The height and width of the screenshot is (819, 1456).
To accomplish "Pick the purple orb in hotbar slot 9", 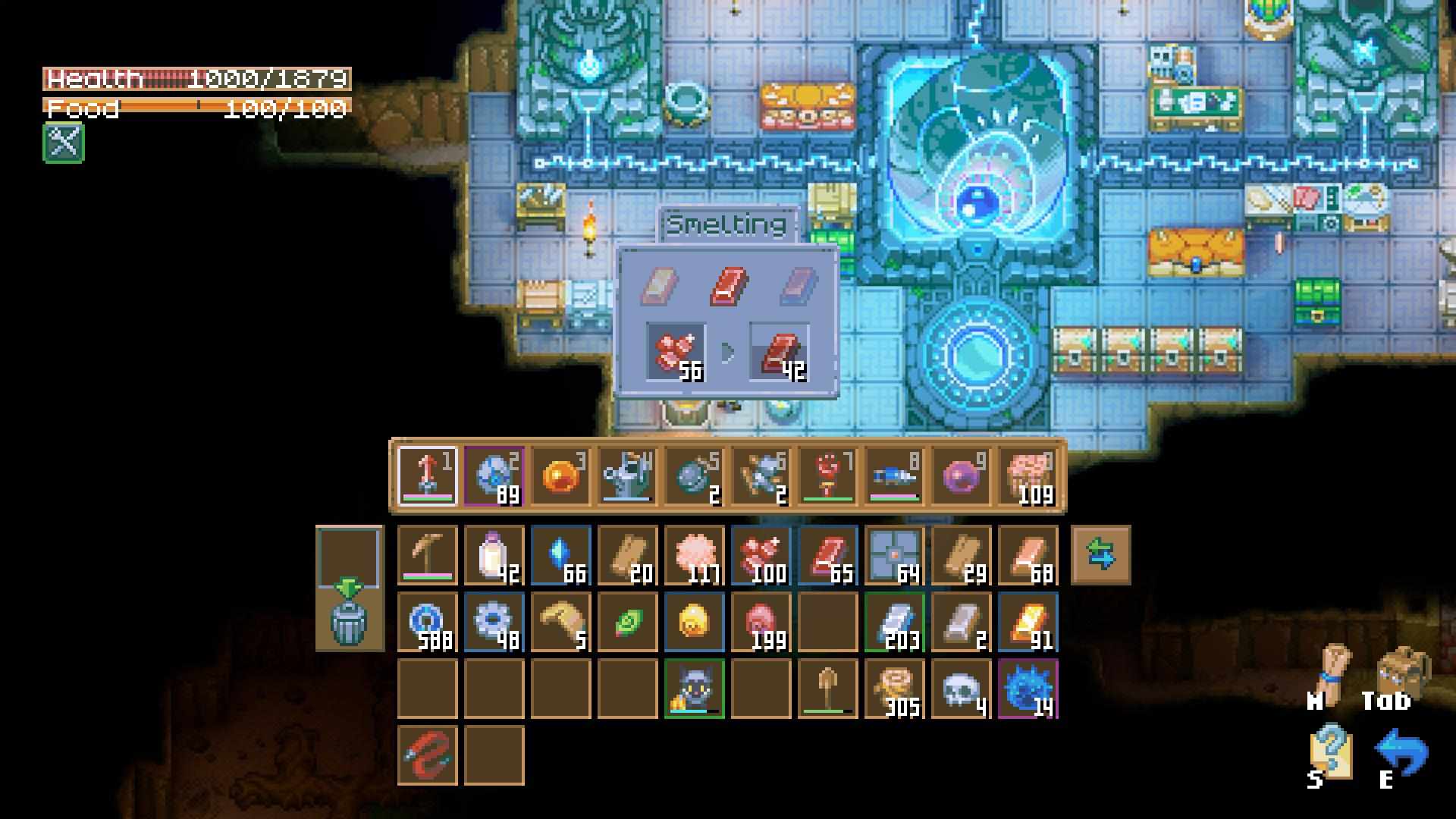I will (x=961, y=476).
